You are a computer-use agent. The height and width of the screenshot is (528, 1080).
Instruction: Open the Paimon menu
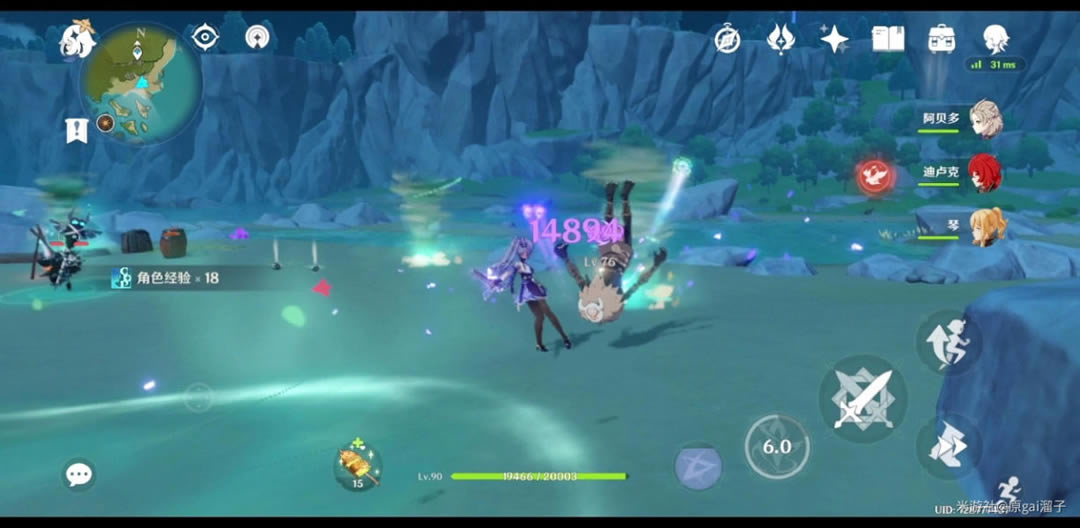(x=78, y=41)
